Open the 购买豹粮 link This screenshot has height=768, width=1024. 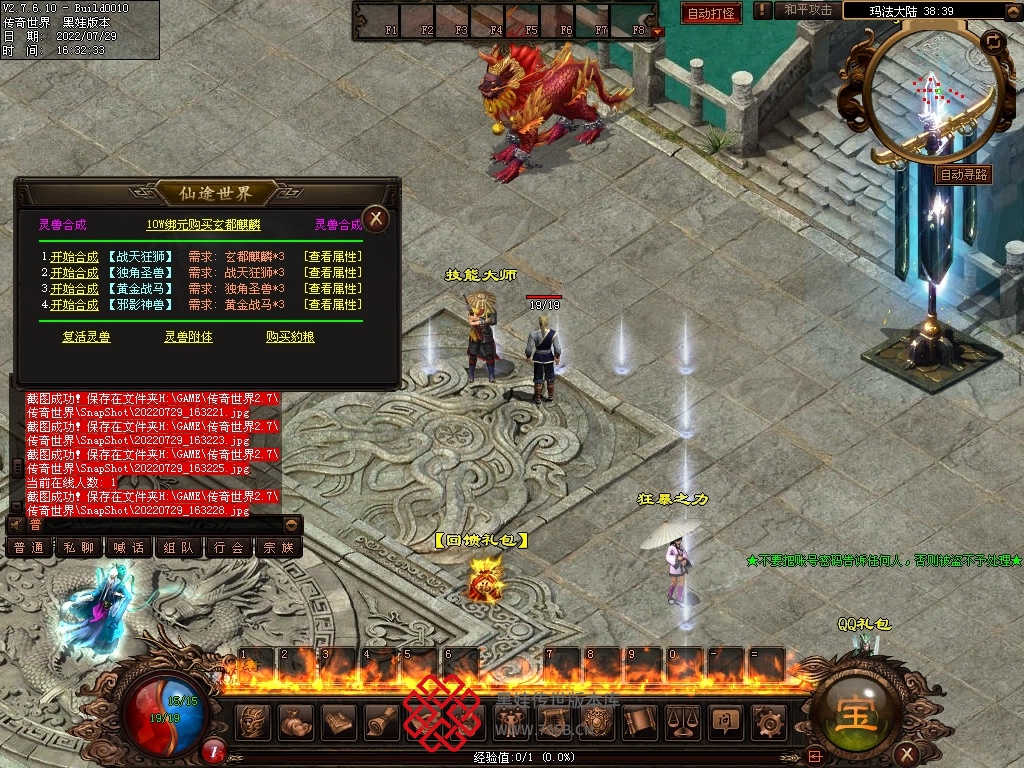coord(290,337)
